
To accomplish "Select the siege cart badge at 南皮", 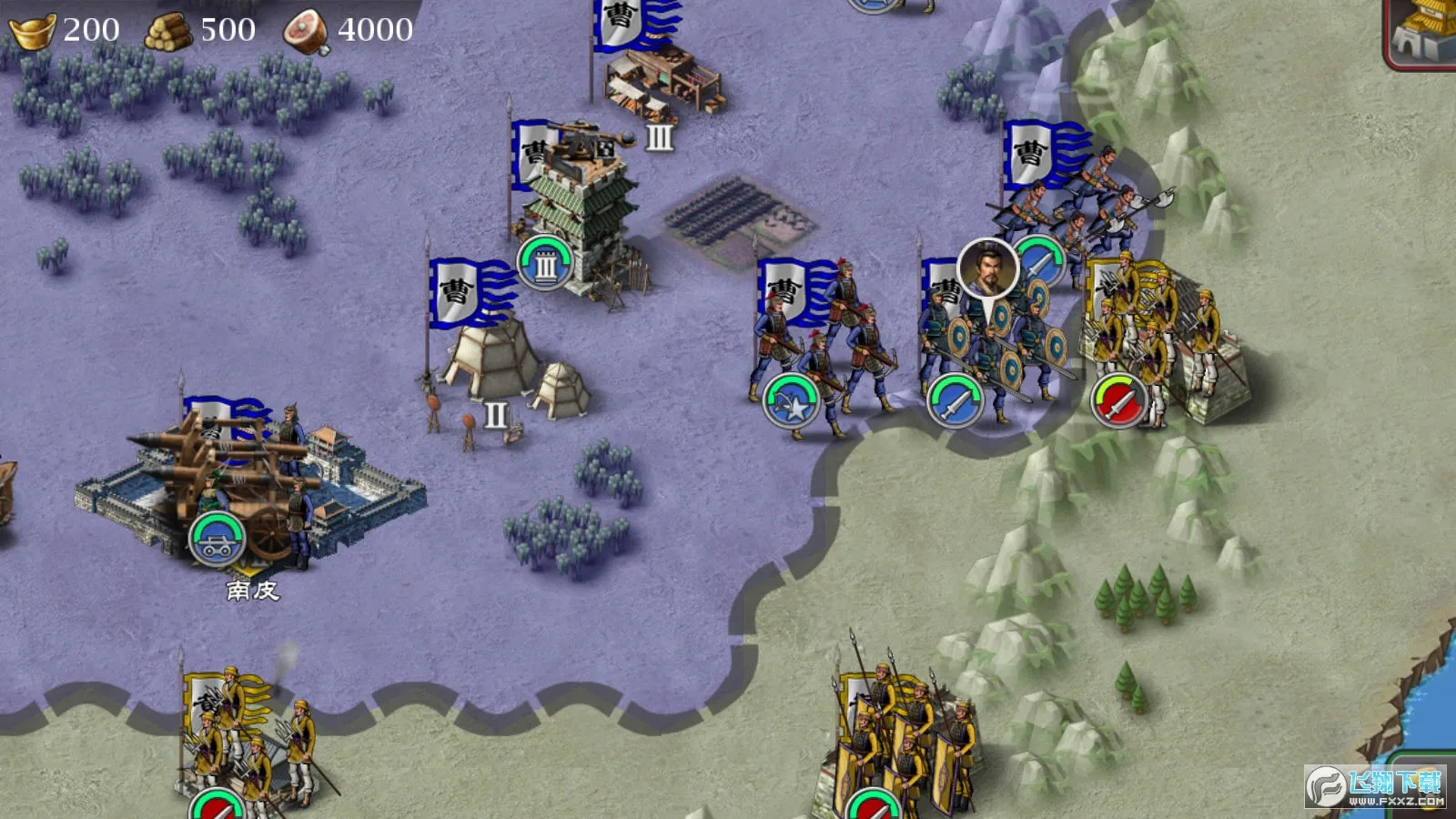I will pos(217,539).
